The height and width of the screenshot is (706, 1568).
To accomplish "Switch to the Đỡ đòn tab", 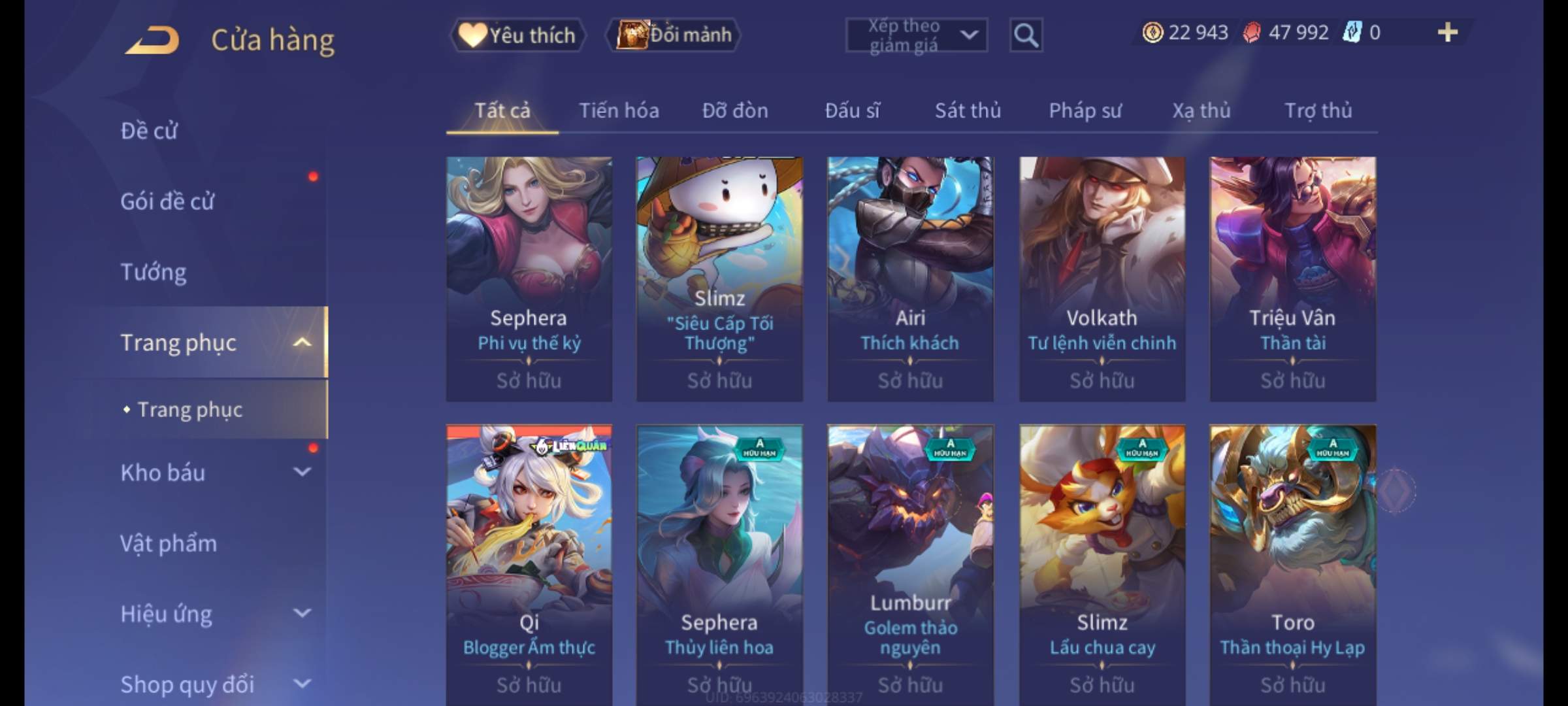I will [x=735, y=110].
